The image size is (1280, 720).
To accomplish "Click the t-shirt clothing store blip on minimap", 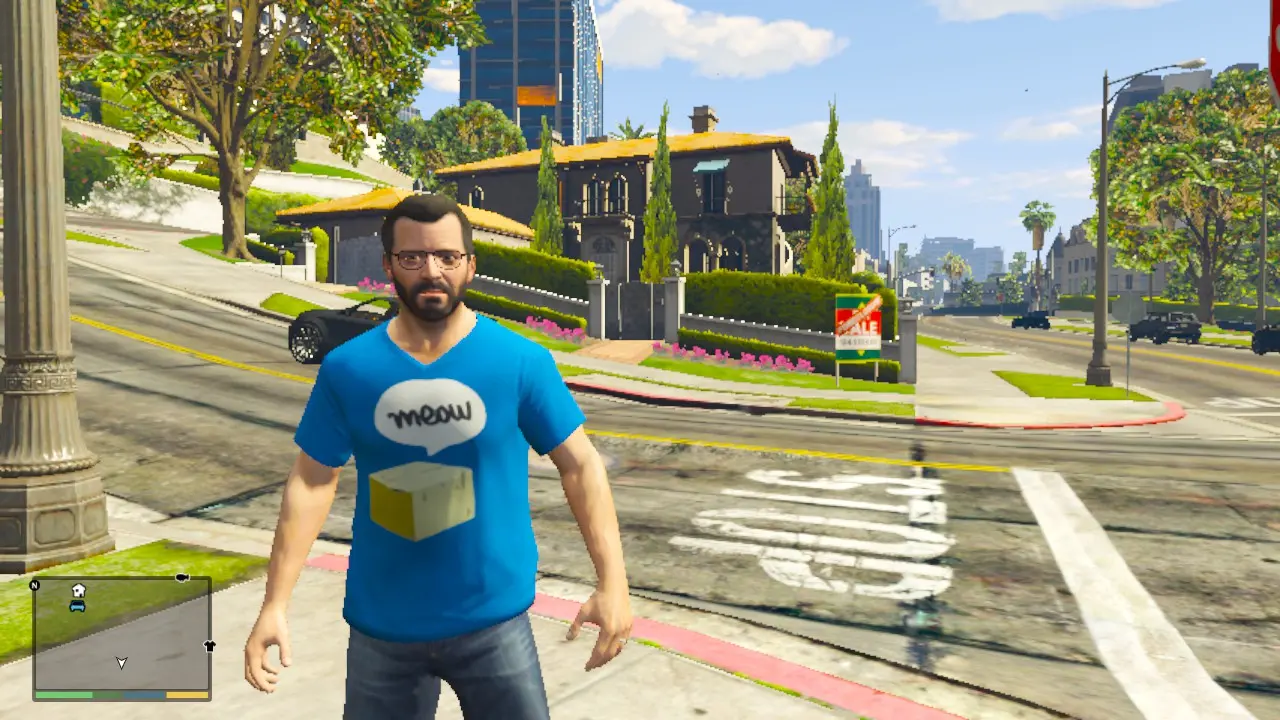I will 208,646.
